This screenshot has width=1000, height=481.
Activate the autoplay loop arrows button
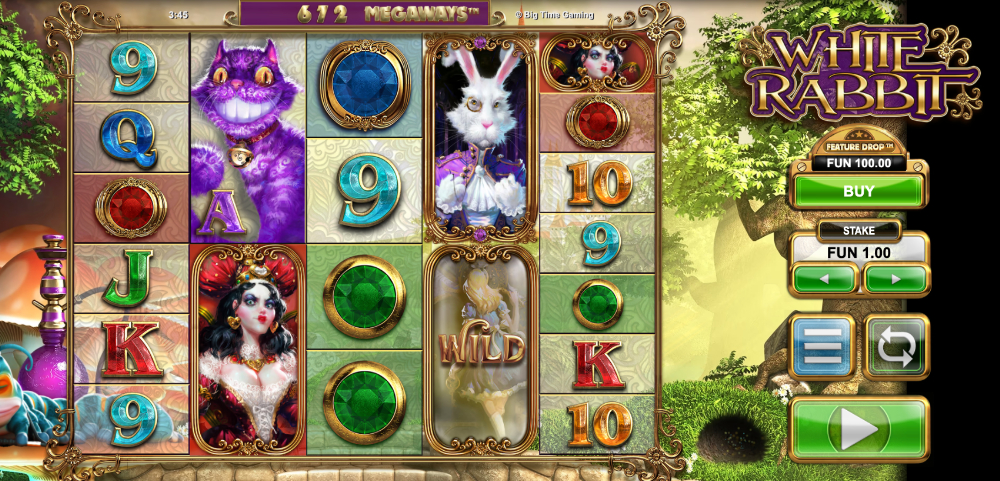coord(896,346)
